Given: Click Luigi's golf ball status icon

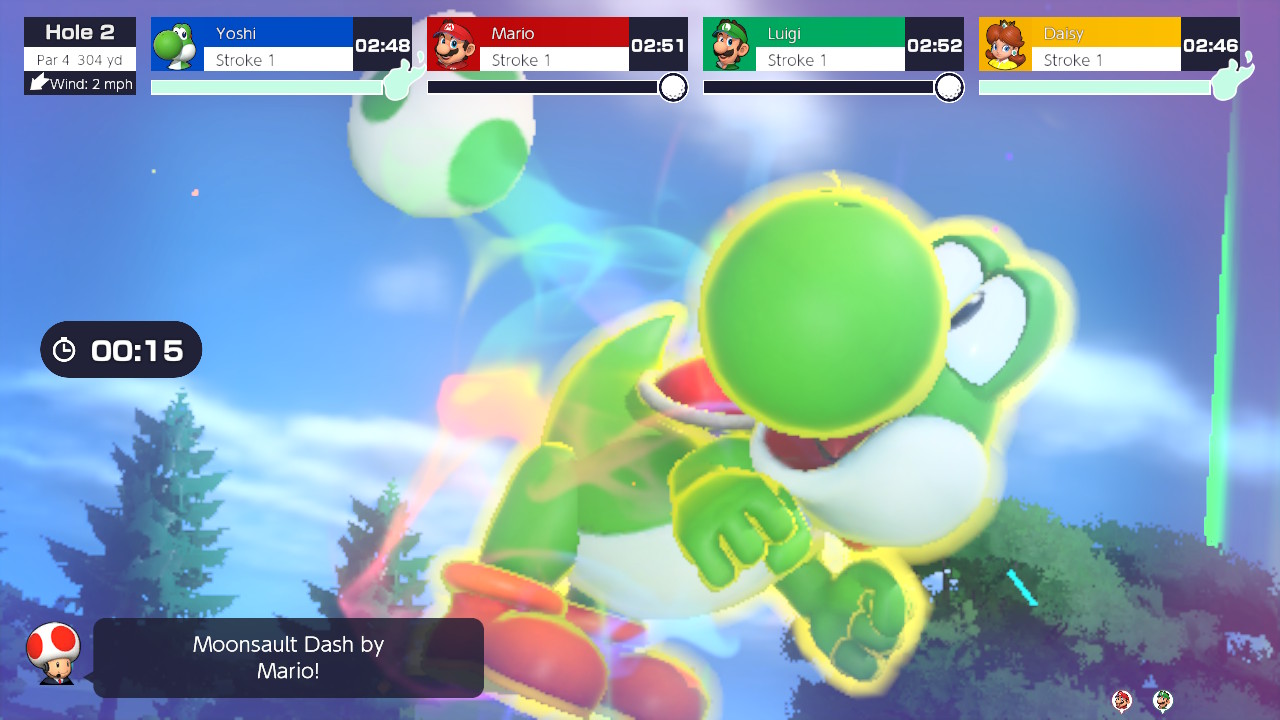Looking at the screenshot, I should (x=949, y=89).
